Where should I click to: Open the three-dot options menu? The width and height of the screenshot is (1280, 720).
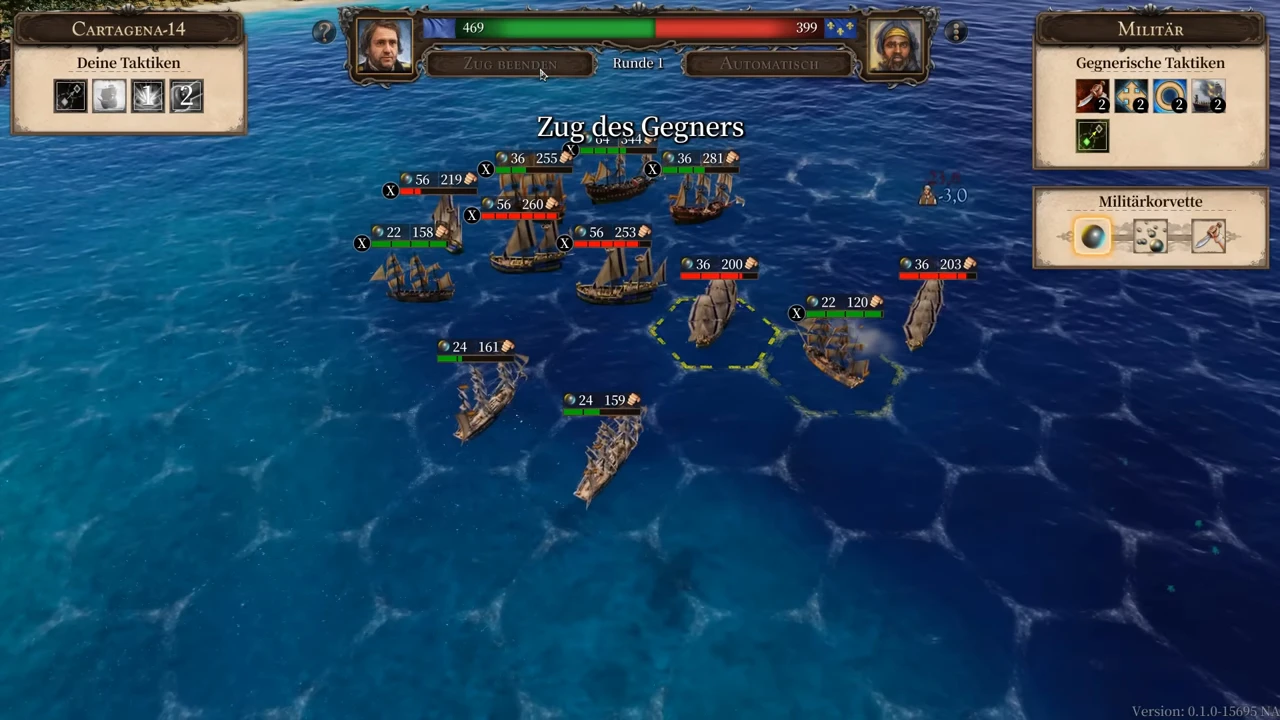point(956,32)
